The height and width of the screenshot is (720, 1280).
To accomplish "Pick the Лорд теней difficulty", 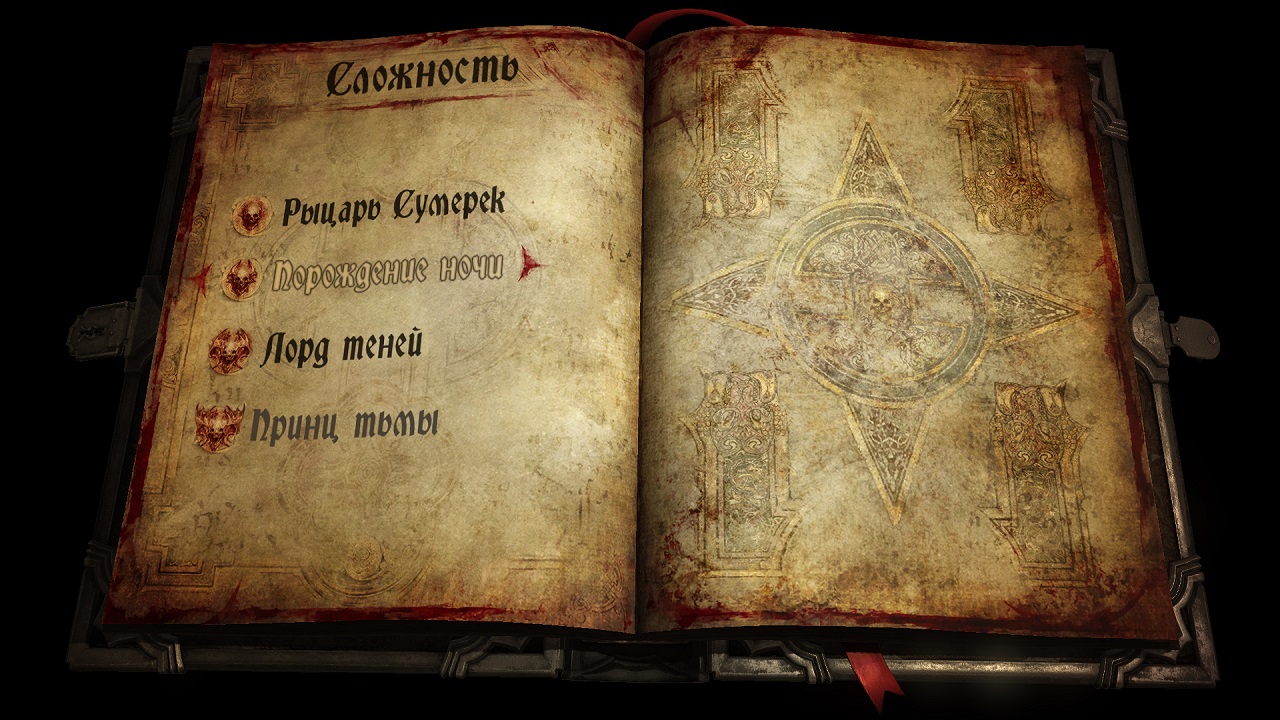I will click(341, 346).
